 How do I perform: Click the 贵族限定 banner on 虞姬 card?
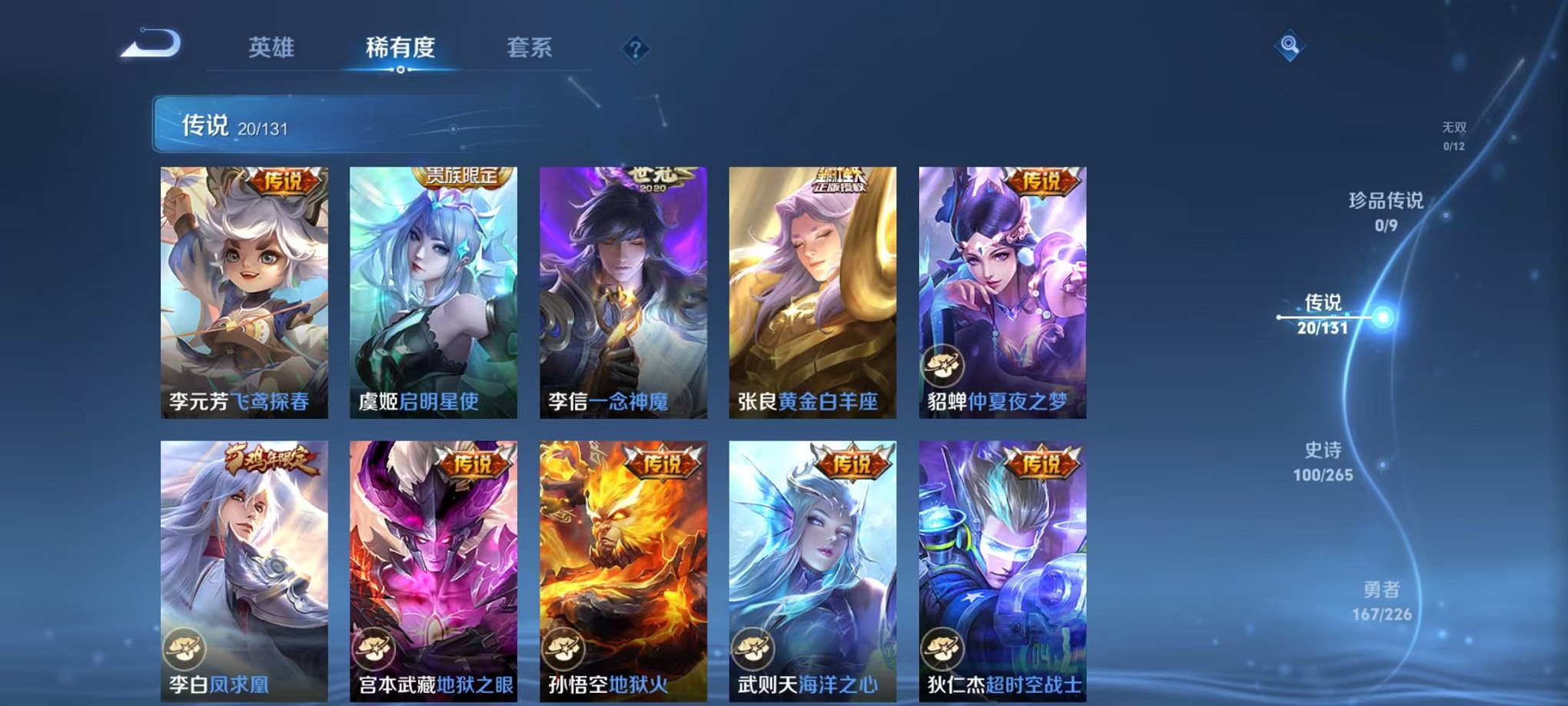[464, 176]
